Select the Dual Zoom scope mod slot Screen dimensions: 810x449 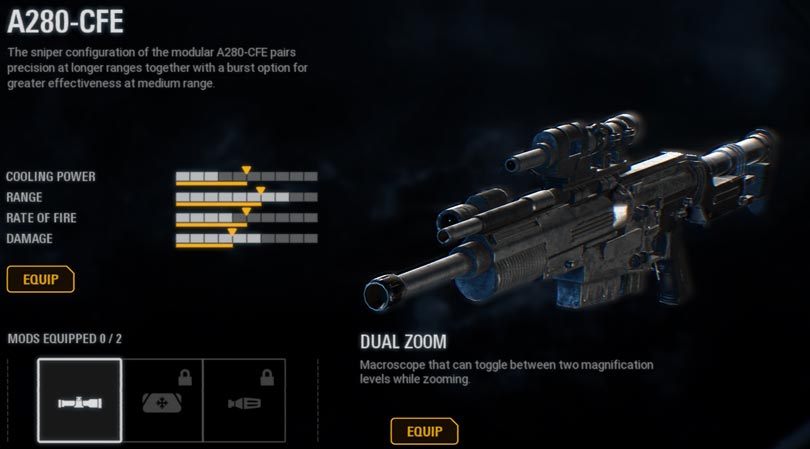(x=80, y=400)
